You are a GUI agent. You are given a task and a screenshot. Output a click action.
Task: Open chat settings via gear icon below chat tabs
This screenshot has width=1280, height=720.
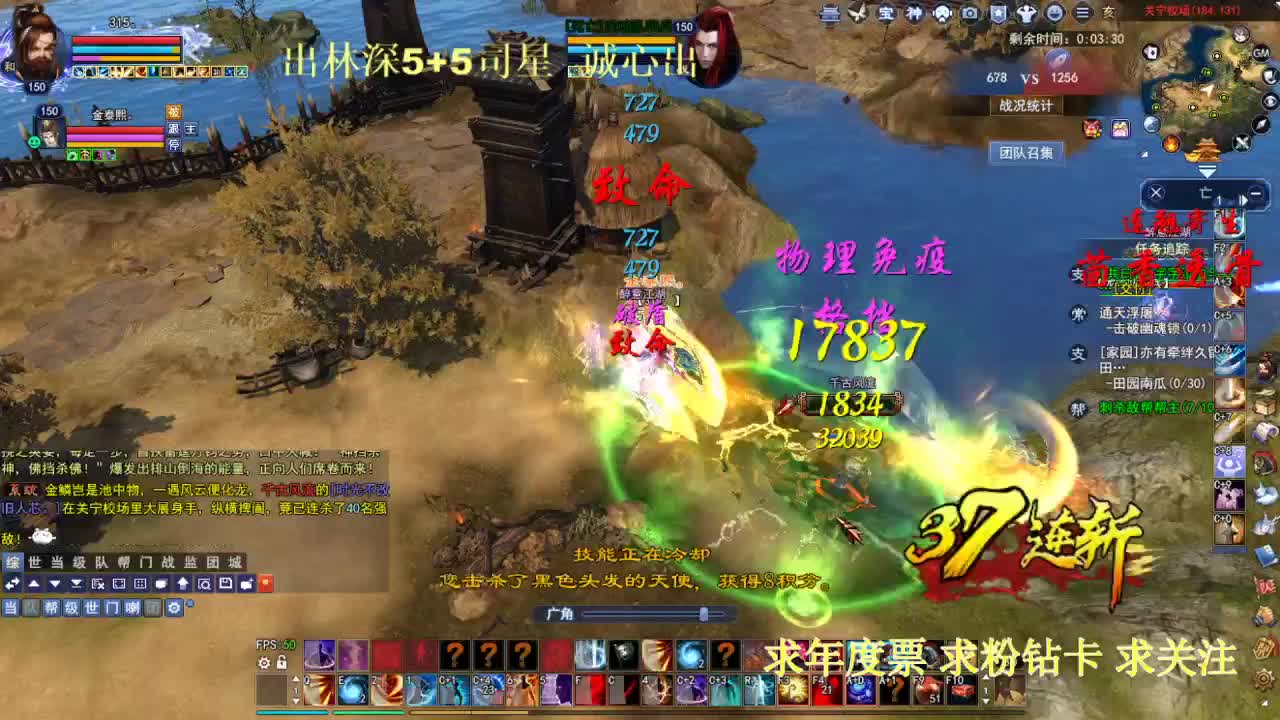pos(174,608)
